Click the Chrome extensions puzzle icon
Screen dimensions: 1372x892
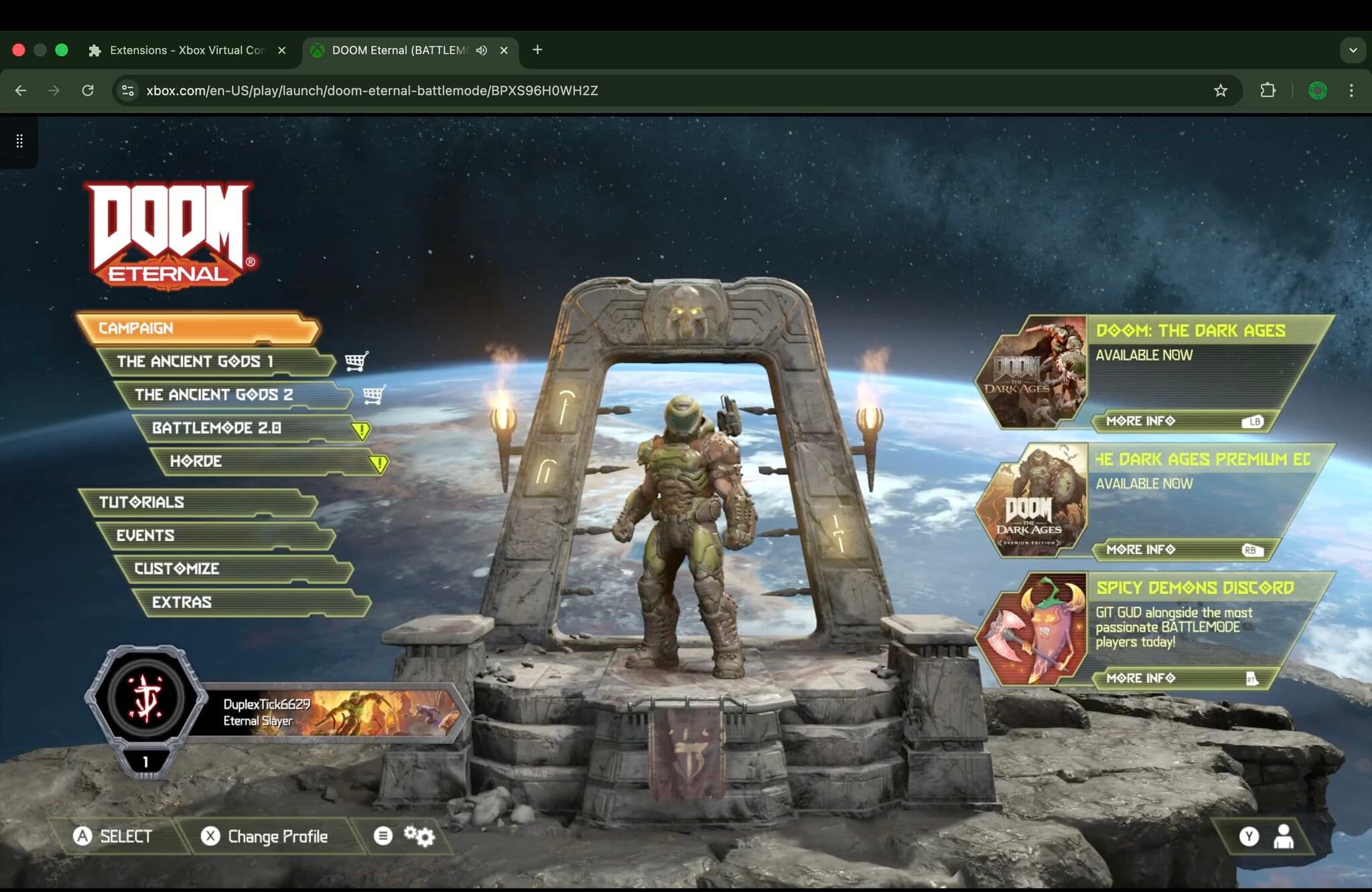coord(1267,90)
